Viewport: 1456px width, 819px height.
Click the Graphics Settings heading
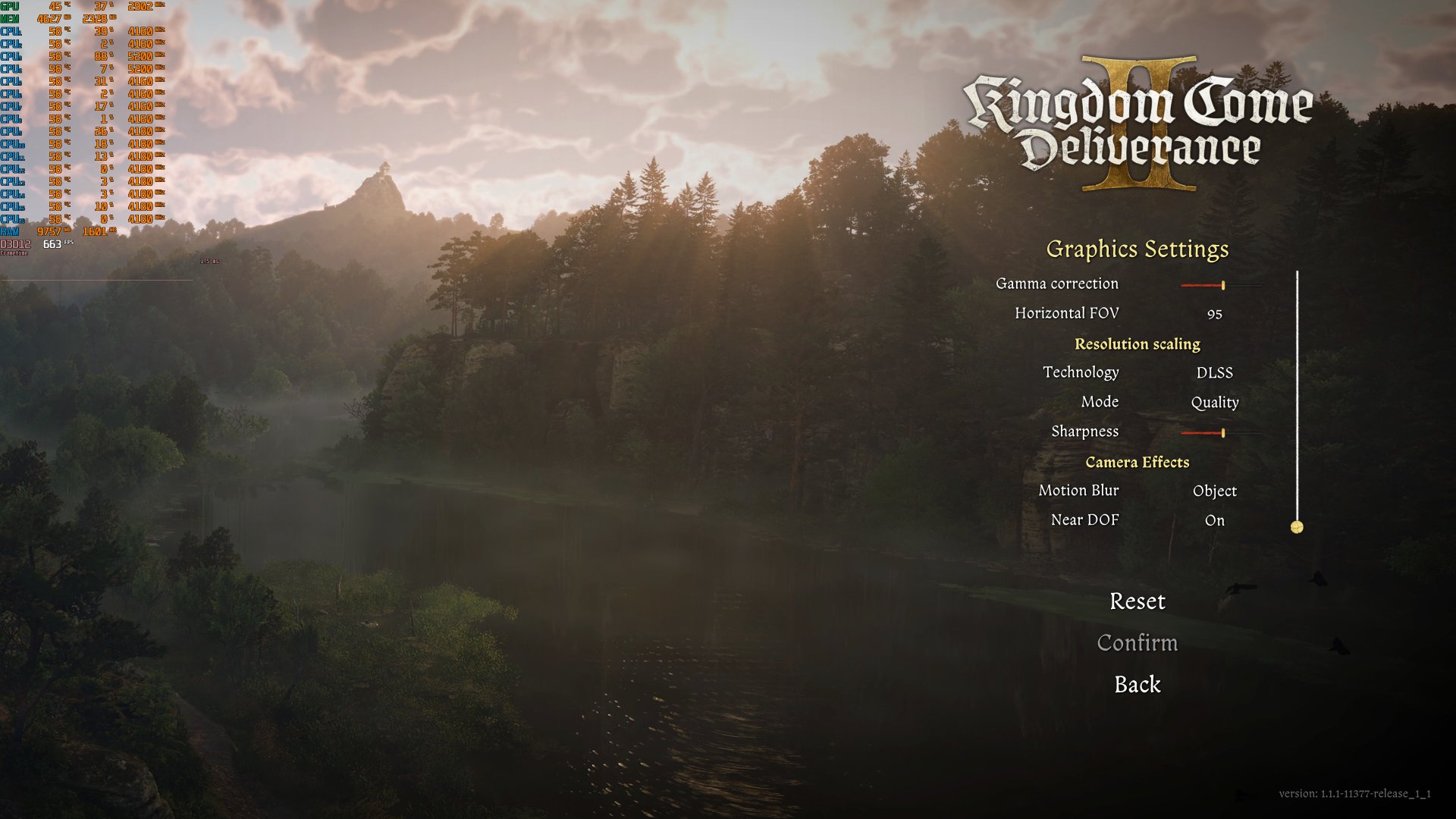(x=1137, y=249)
